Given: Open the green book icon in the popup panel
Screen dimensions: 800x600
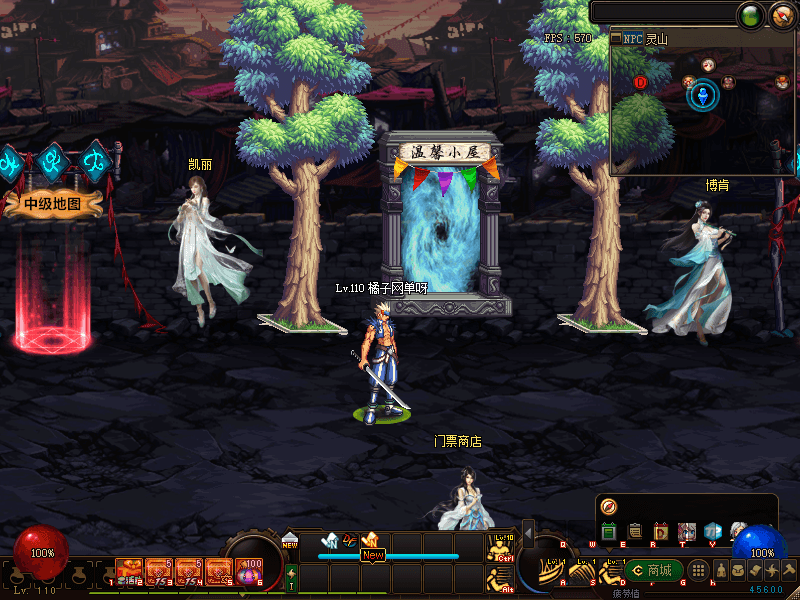Looking at the screenshot, I should click(x=609, y=531).
